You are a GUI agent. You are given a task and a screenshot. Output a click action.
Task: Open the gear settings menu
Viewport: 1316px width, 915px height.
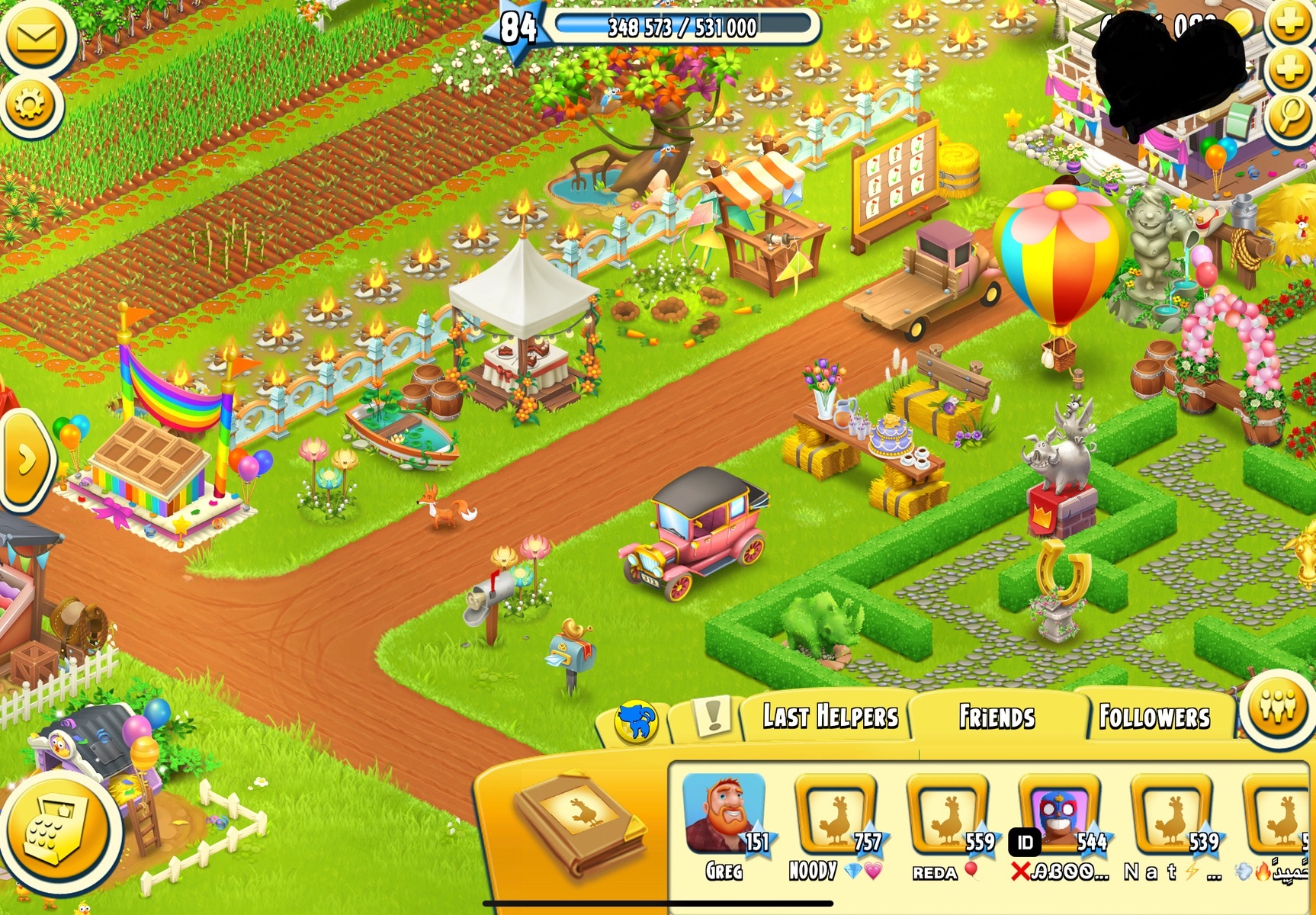(30, 105)
